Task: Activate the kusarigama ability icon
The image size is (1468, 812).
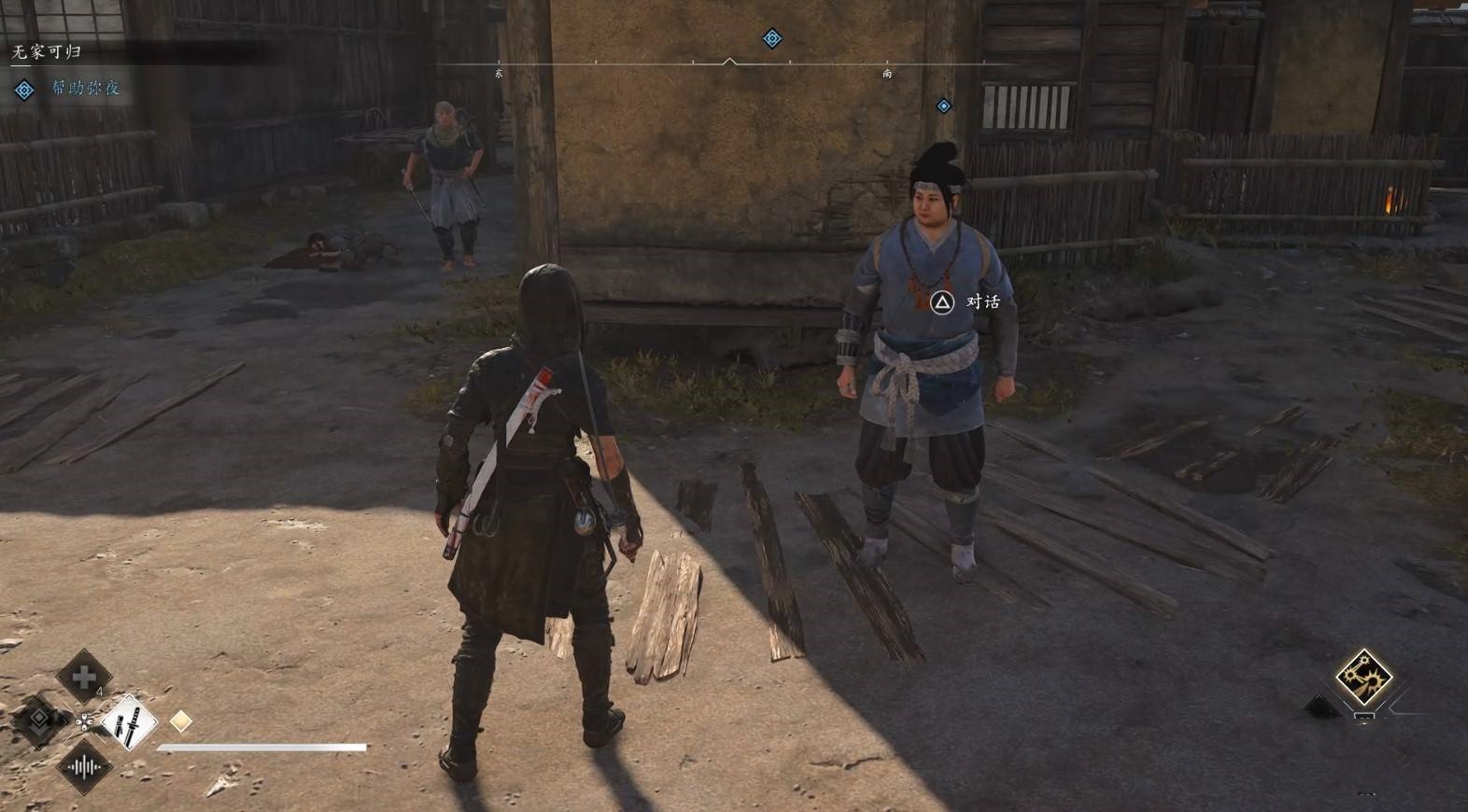Action: [x=1363, y=677]
